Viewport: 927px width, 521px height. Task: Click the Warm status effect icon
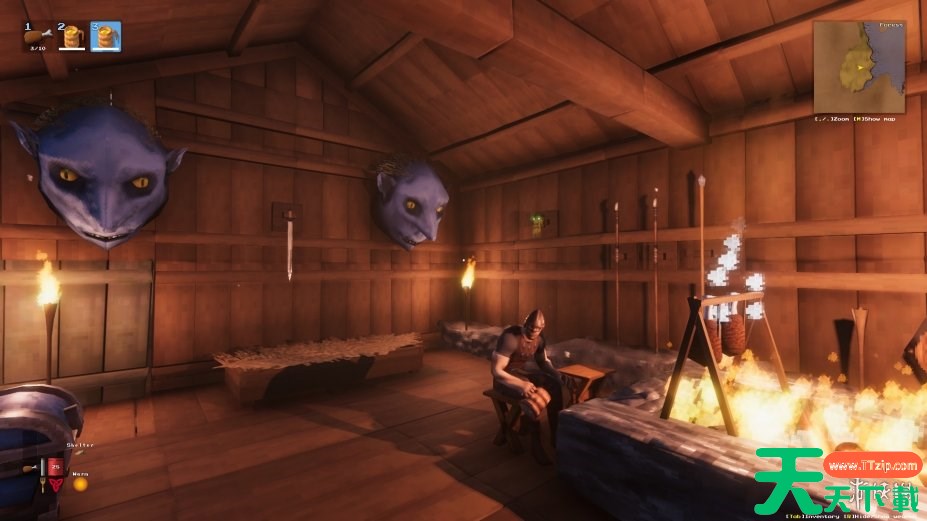[80, 484]
